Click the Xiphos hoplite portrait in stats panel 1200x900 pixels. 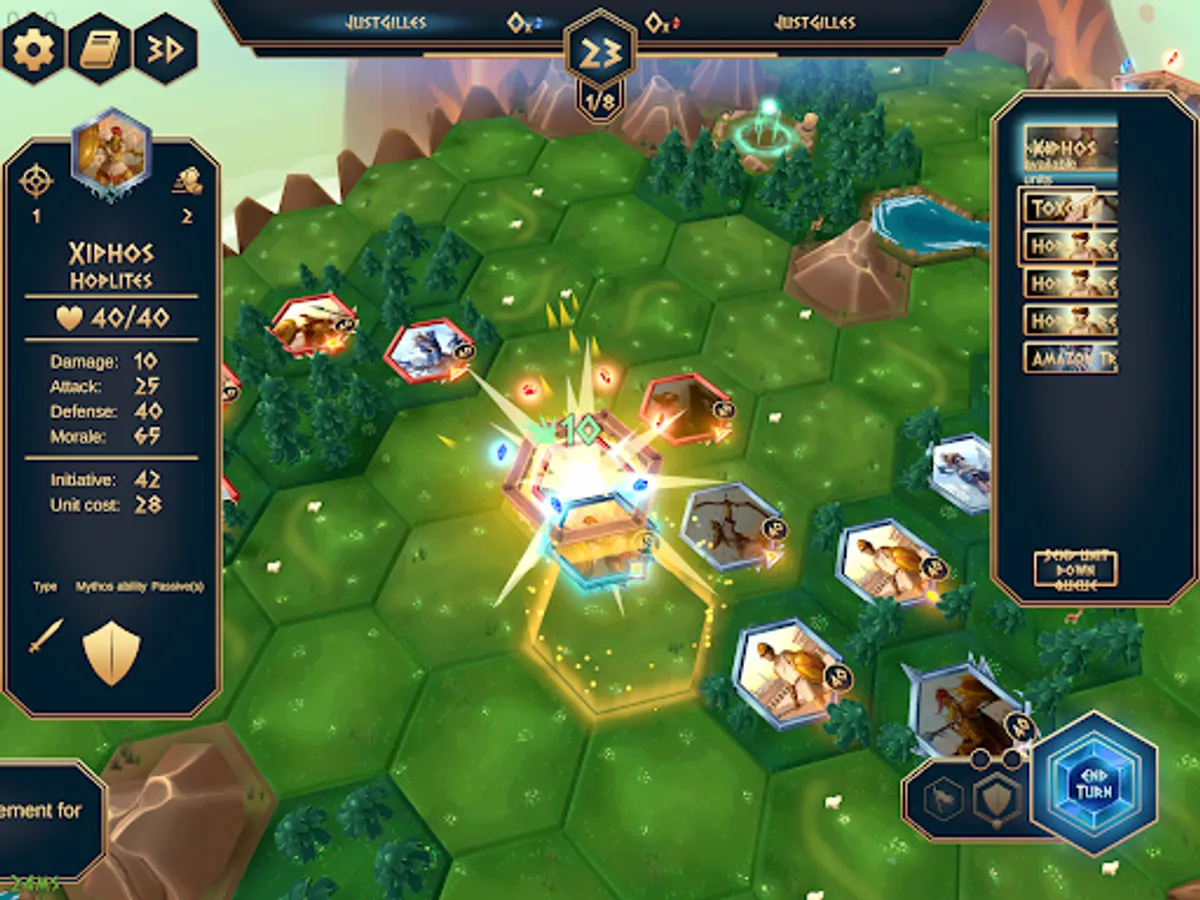pos(111,153)
